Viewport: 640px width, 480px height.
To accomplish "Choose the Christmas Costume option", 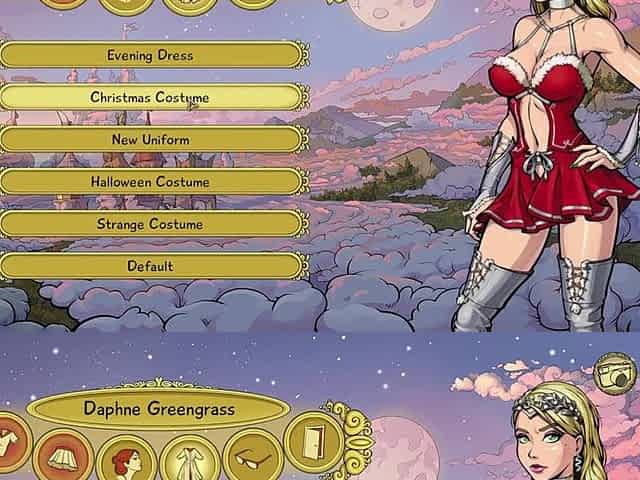I will point(150,97).
